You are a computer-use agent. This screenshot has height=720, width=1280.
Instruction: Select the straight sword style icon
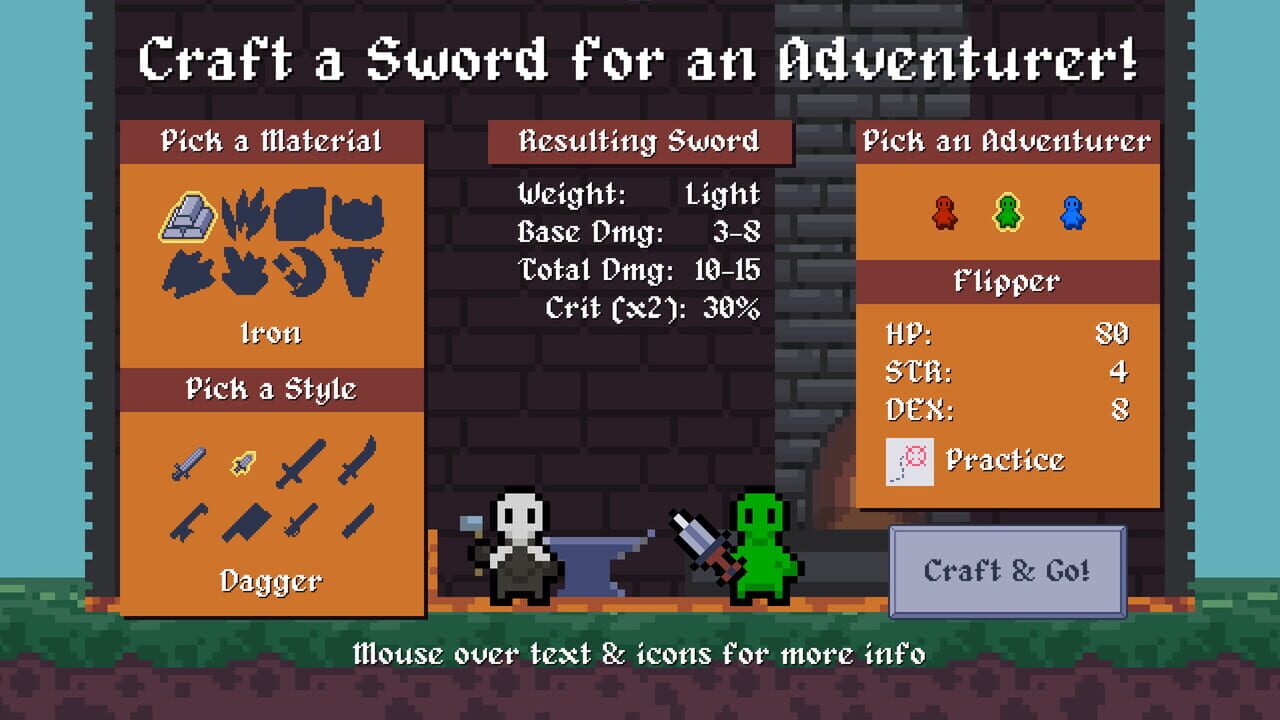(x=189, y=462)
